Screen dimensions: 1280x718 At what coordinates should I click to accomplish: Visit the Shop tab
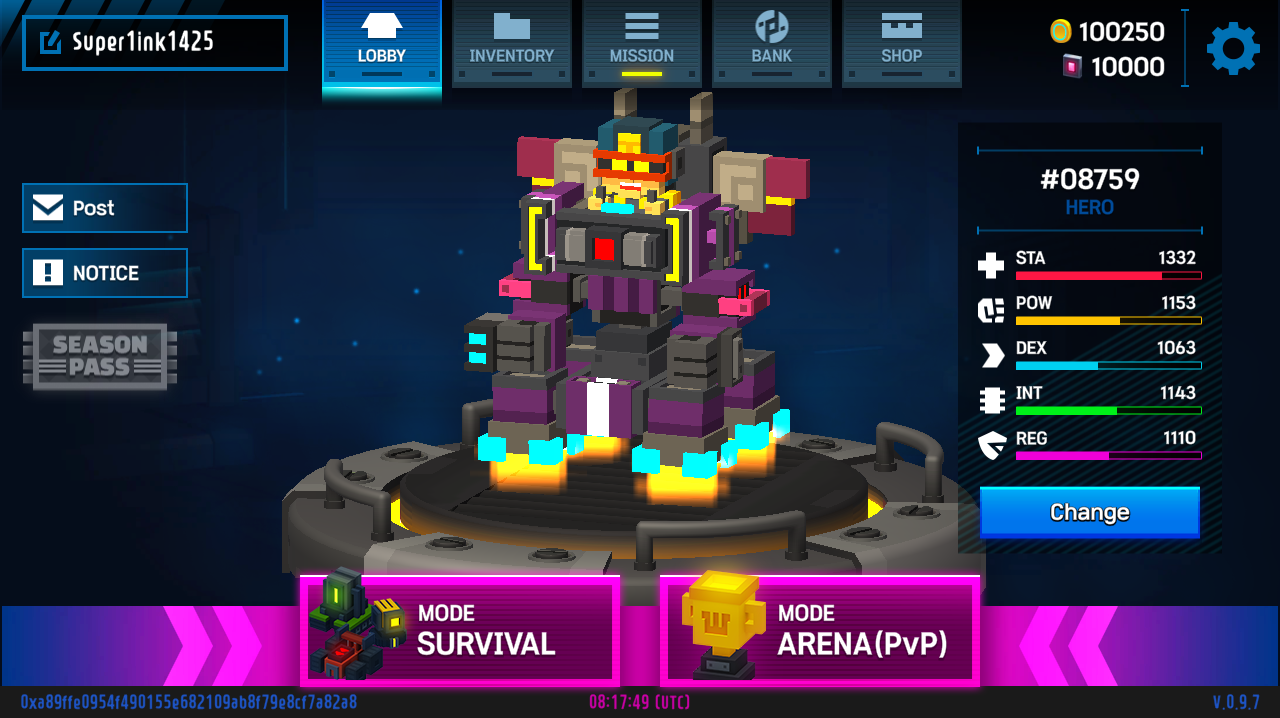tap(901, 43)
